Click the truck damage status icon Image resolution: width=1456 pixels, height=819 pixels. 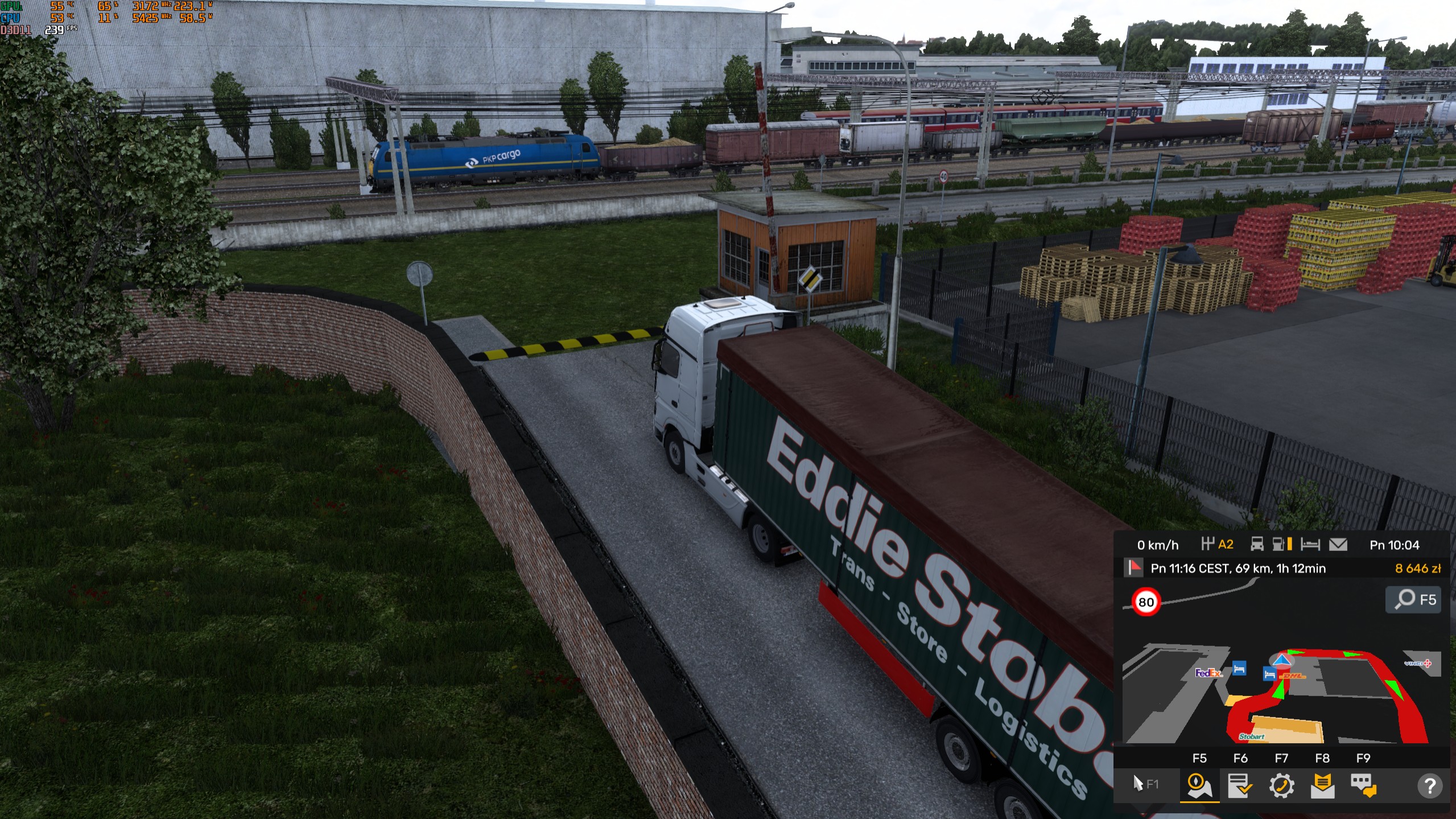coord(1257,545)
